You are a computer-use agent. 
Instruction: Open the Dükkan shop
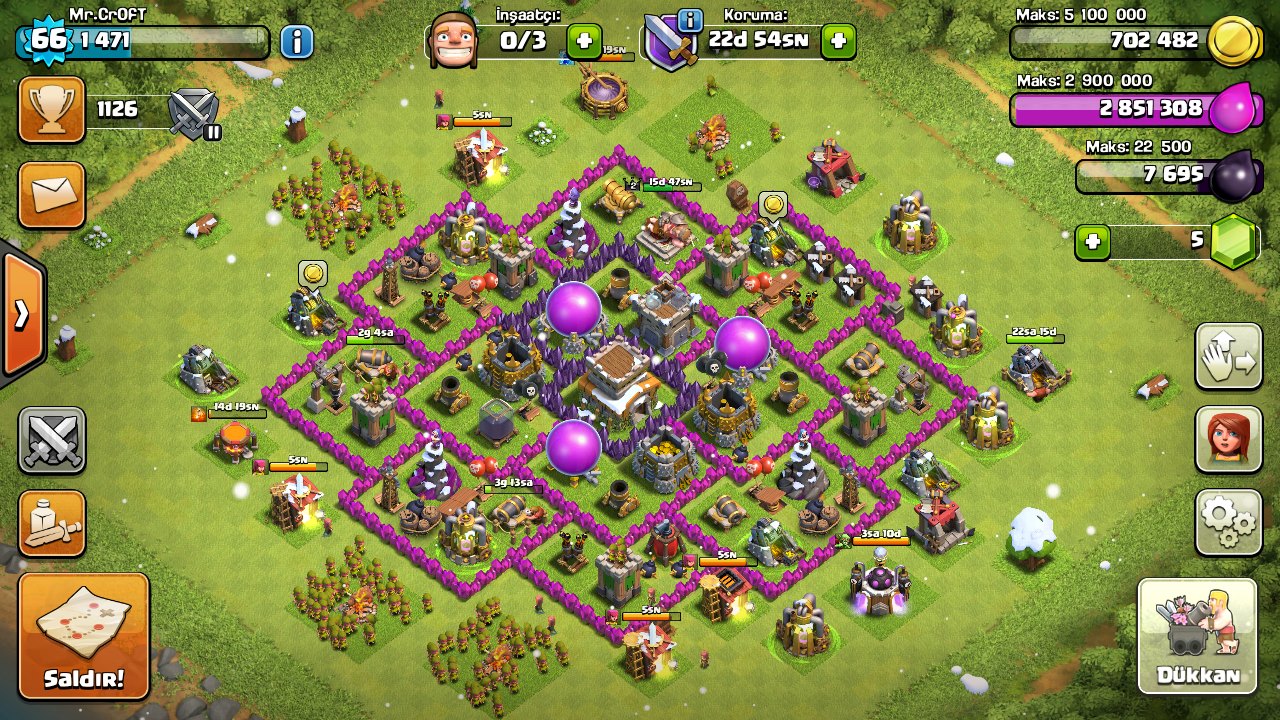tap(1197, 636)
